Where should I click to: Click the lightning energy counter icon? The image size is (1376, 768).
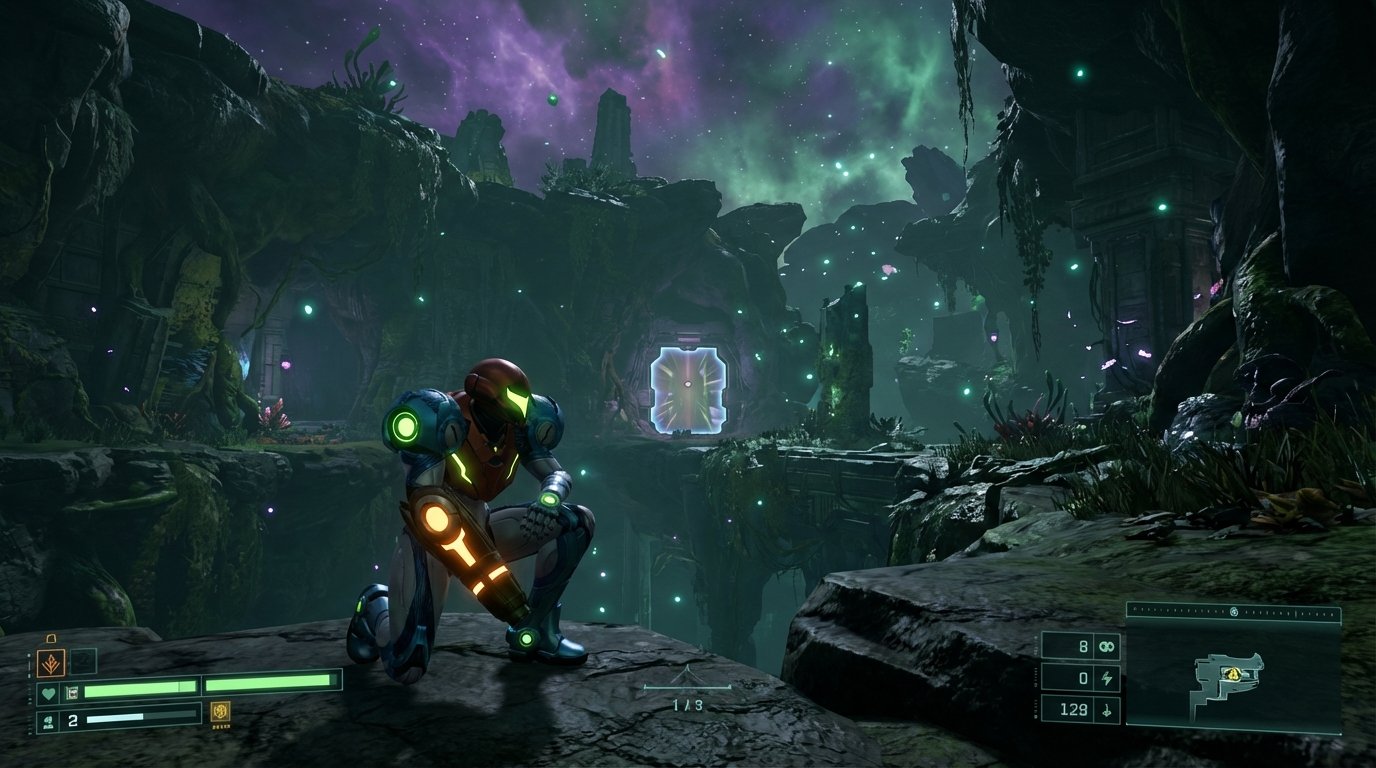1107,678
